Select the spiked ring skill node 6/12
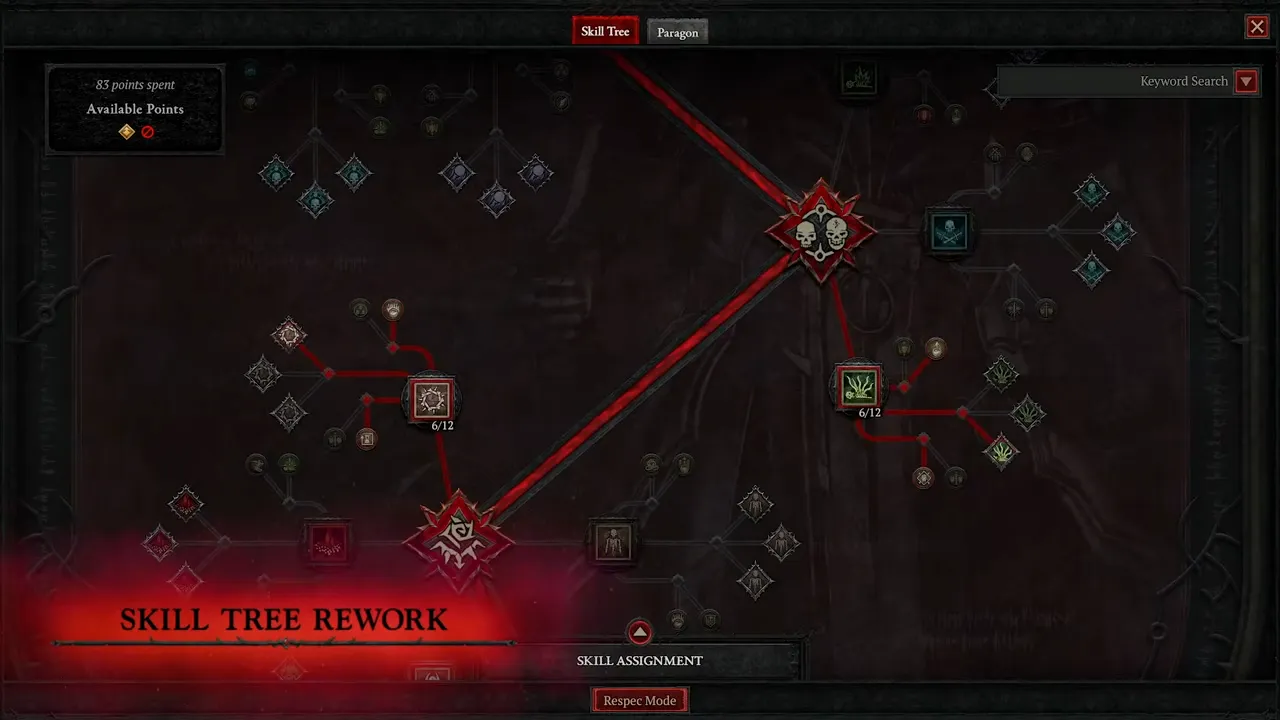The image size is (1280, 720). [x=432, y=398]
